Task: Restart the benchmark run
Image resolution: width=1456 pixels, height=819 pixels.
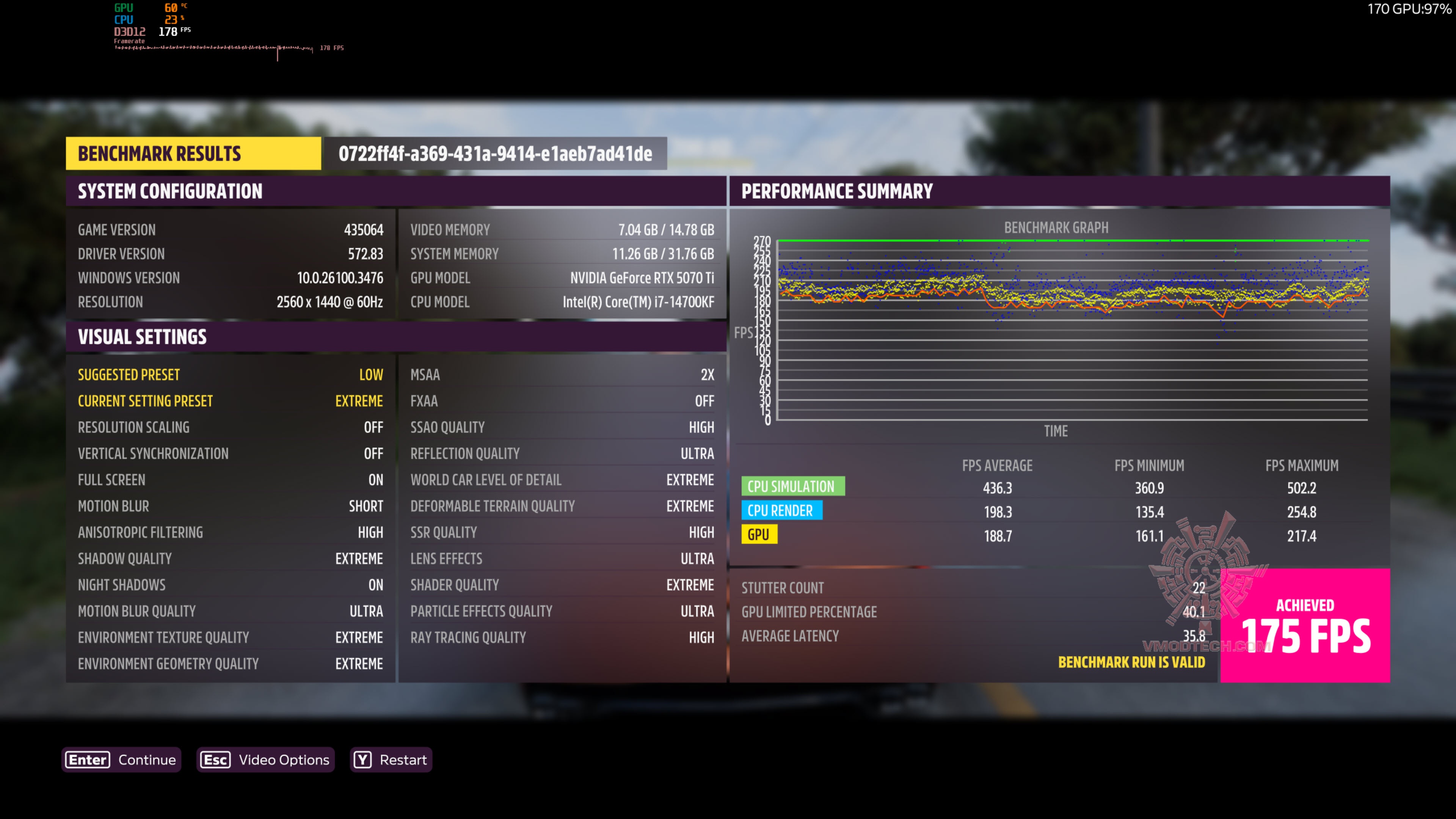Action: tap(391, 759)
